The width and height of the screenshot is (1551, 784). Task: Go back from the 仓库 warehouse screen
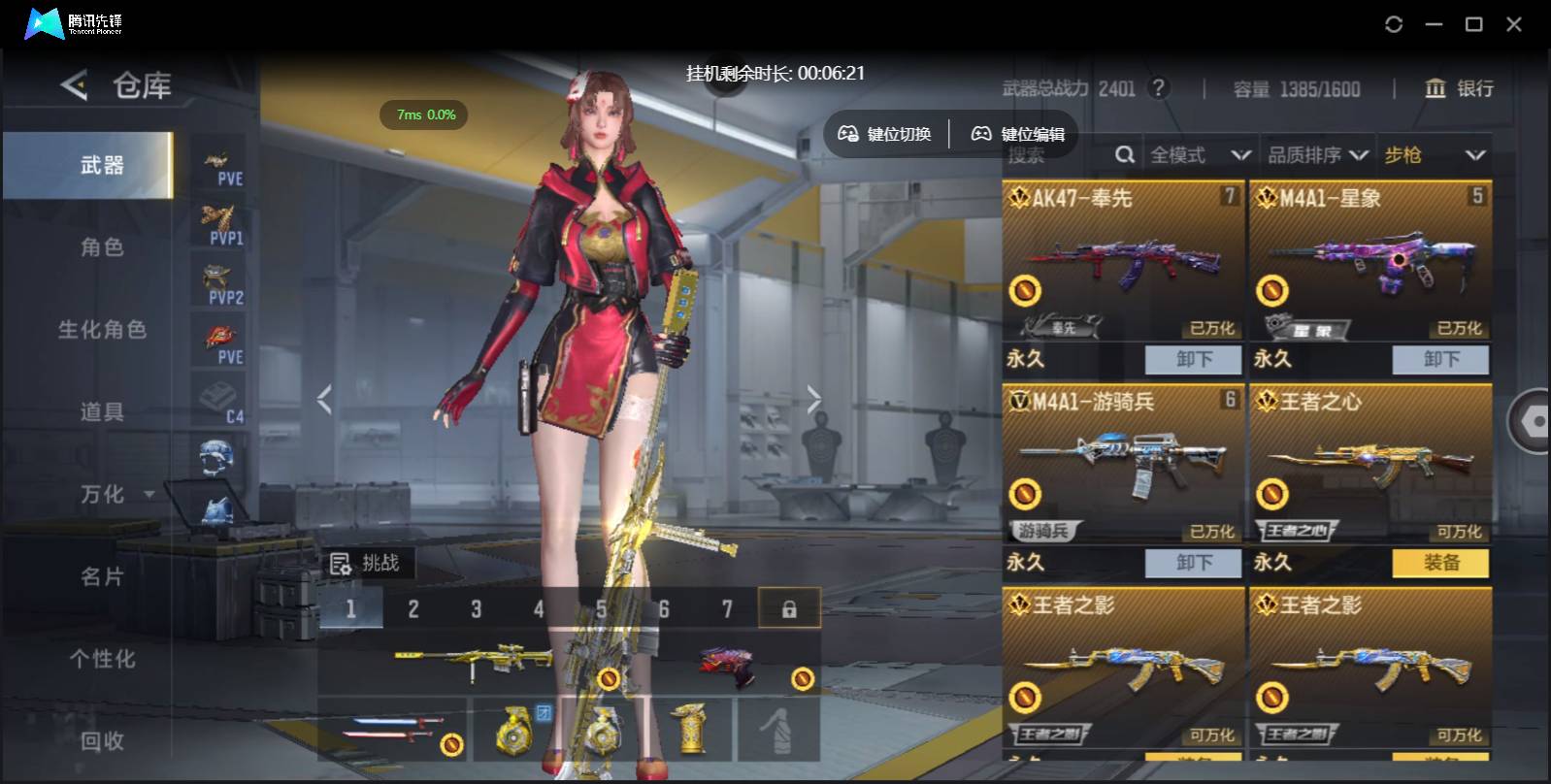(75, 85)
